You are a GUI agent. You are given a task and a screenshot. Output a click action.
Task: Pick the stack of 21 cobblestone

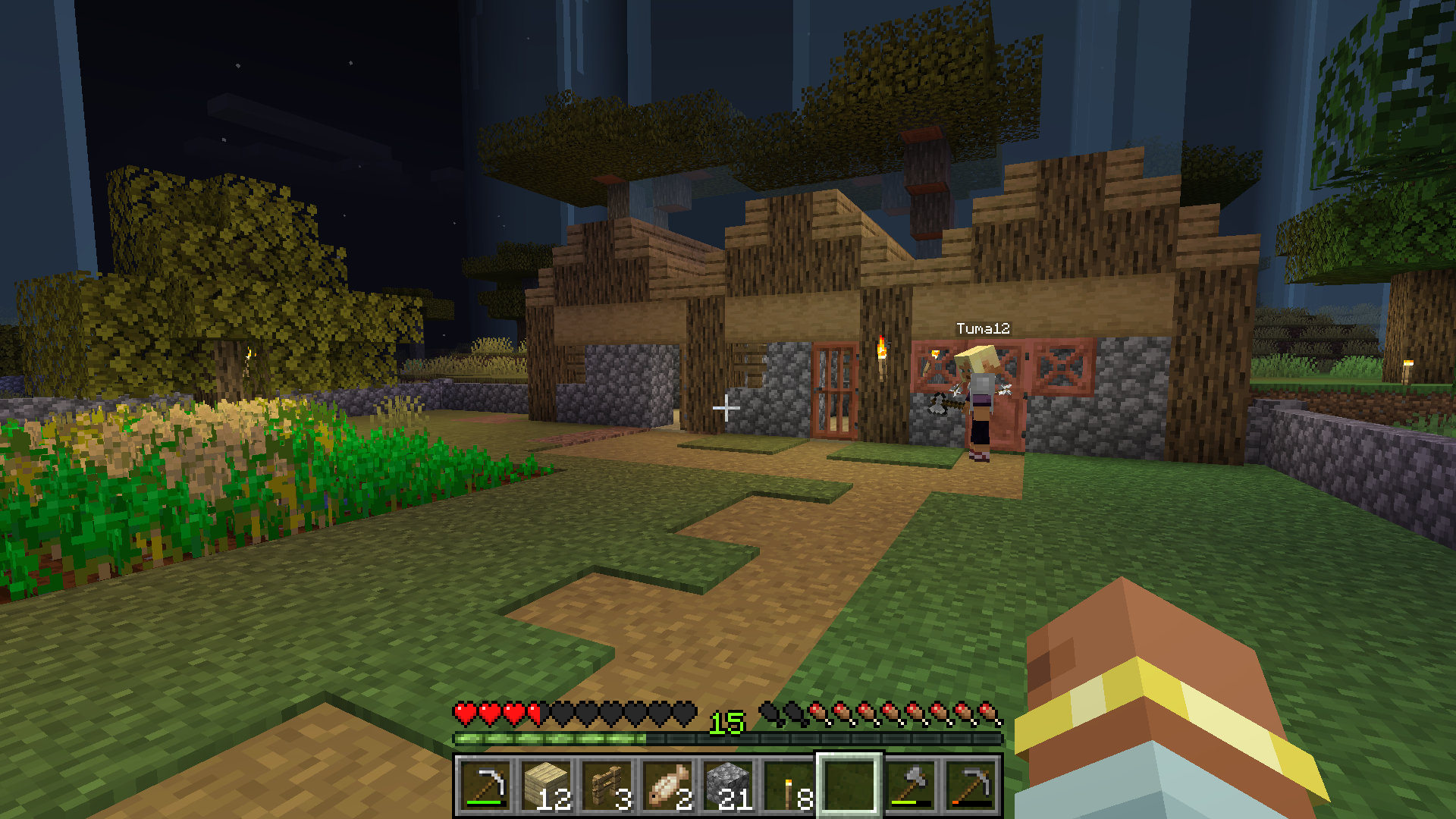728,785
